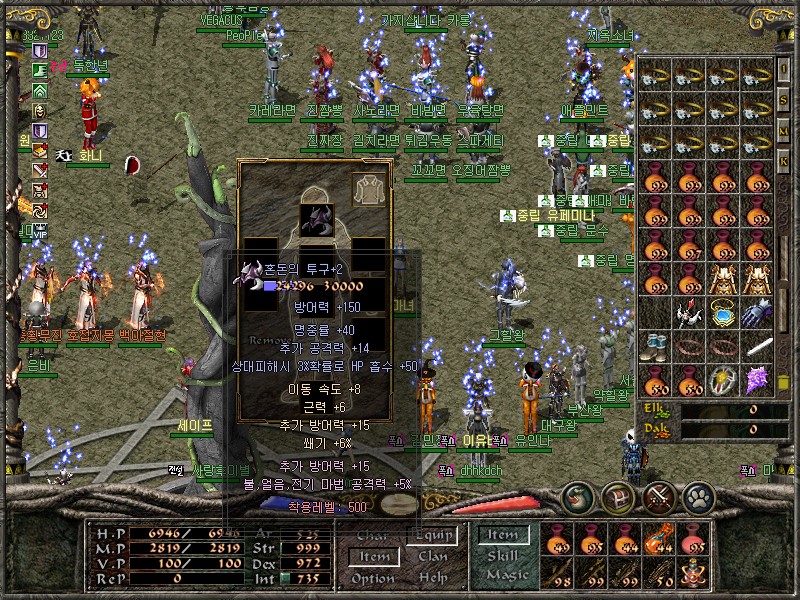Select the blue gem amulet in inventory

pos(722,312)
